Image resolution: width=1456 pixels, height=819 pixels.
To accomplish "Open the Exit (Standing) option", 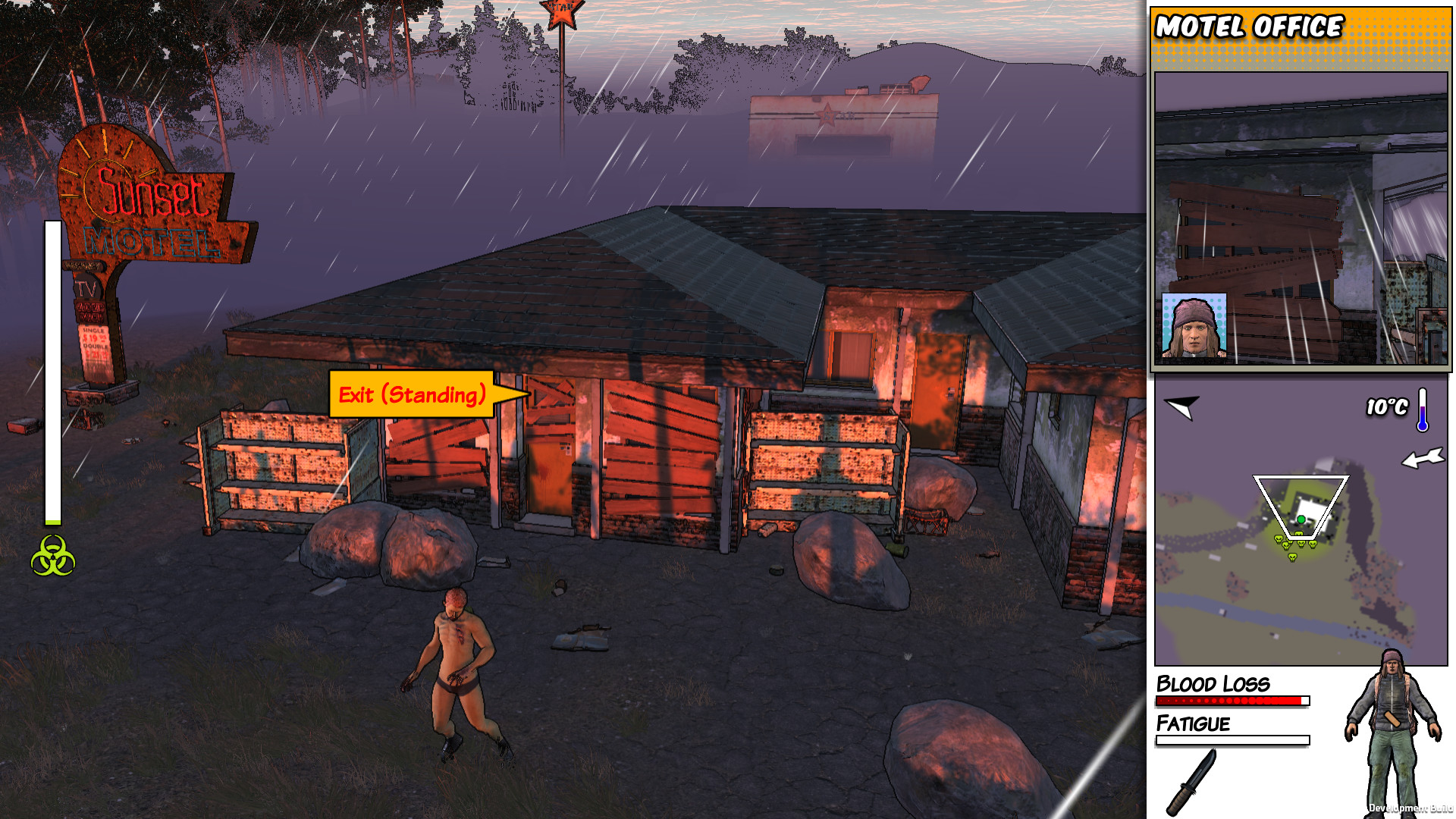I will pyautogui.click(x=413, y=394).
